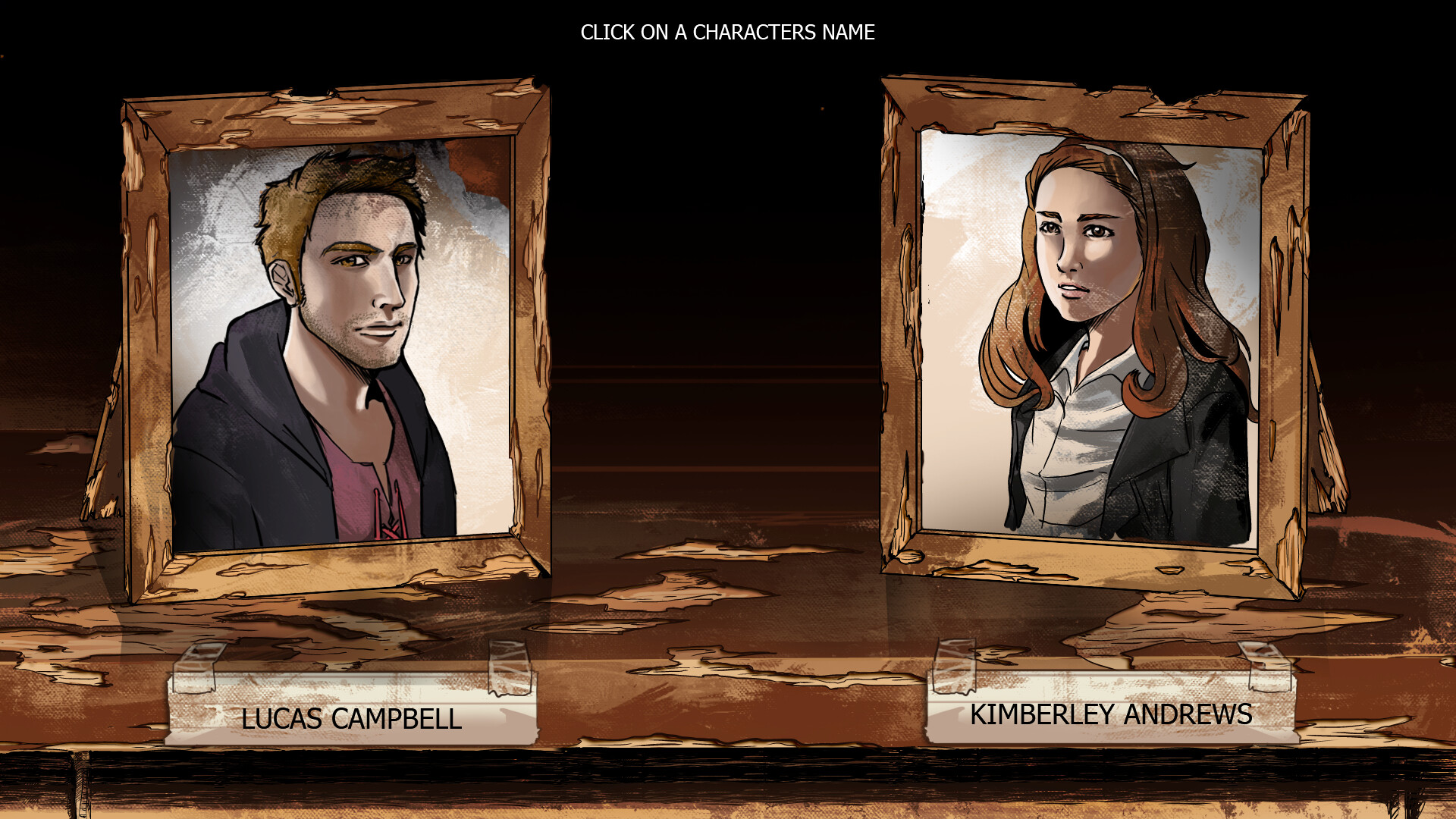Click the CLICK ON A CHARACTERS NAME text
The image size is (1456, 819).
click(x=728, y=33)
